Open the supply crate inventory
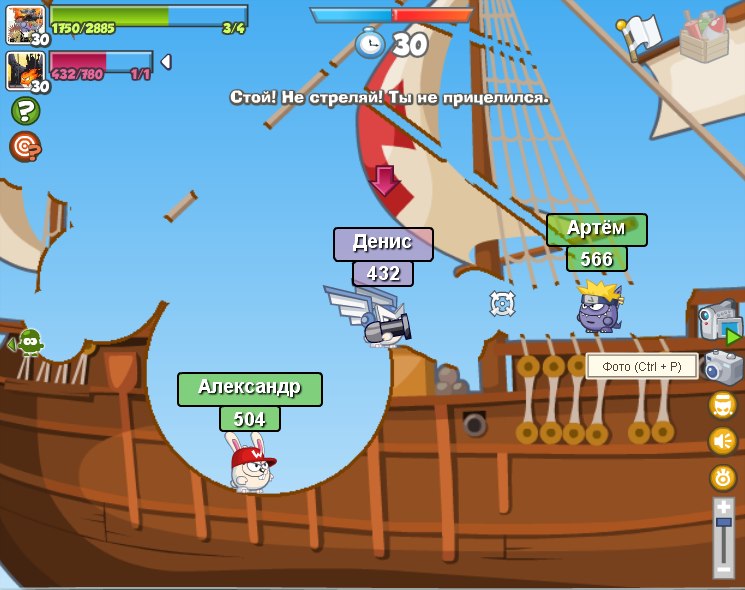Image resolution: width=745 pixels, height=590 pixels. click(x=704, y=37)
